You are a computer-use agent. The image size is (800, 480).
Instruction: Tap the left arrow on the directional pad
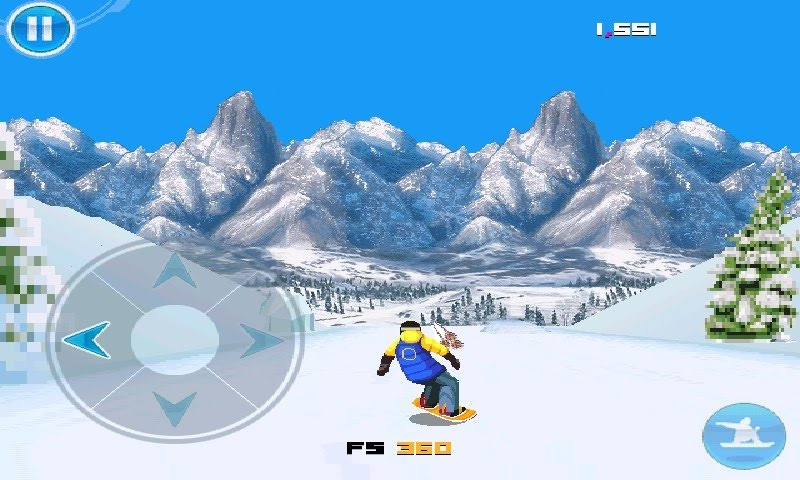pyautogui.click(x=86, y=340)
